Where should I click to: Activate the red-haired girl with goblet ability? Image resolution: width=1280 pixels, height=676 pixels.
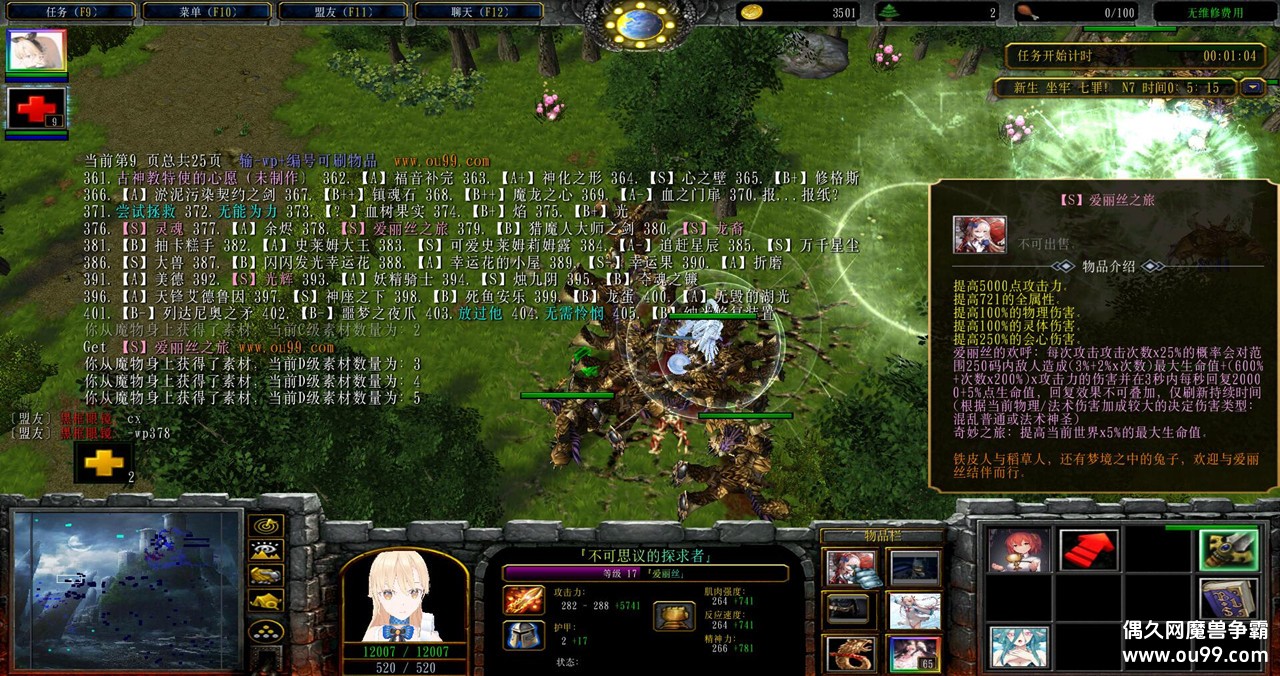click(1019, 550)
